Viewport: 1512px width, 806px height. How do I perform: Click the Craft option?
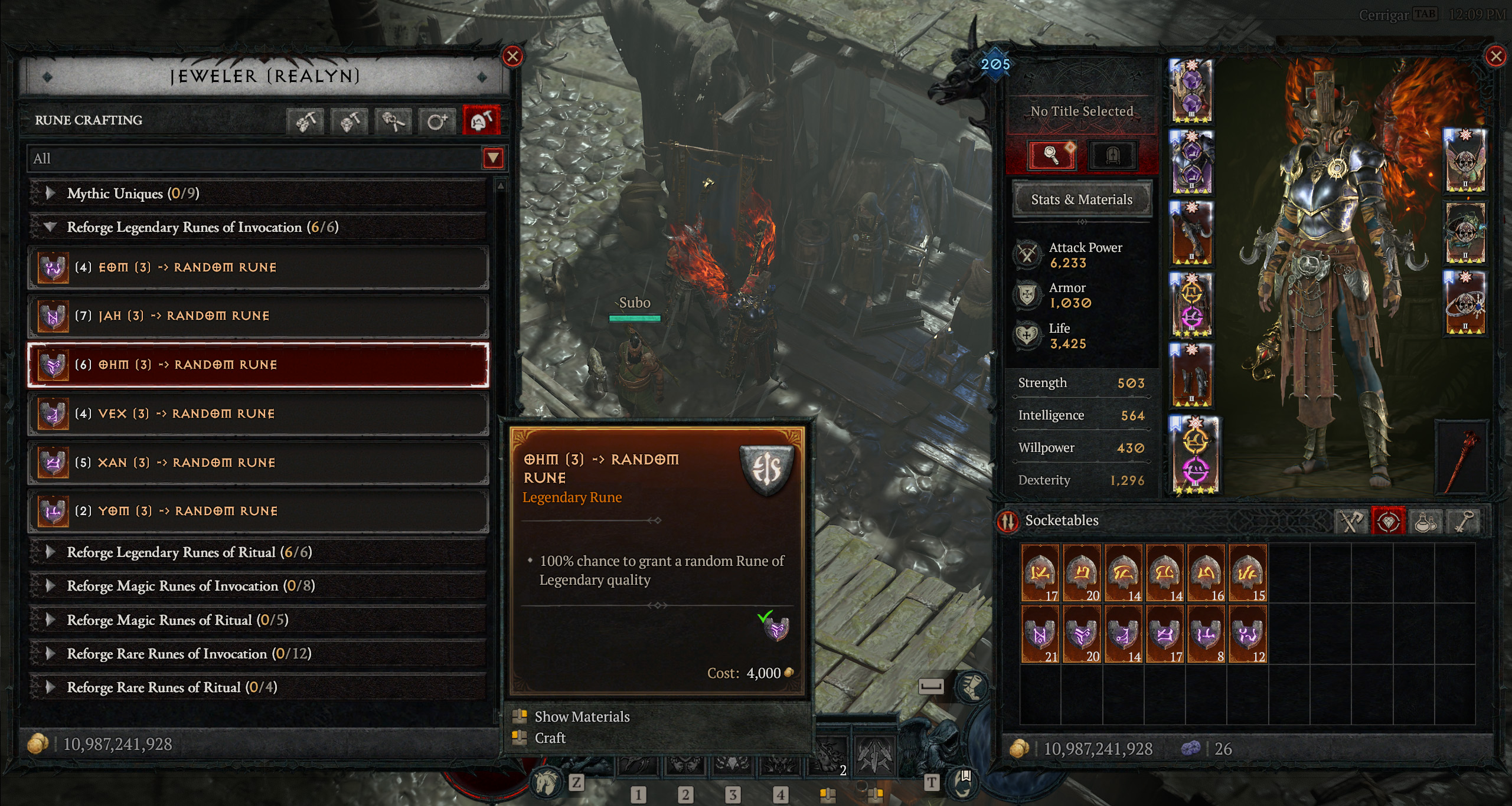pos(550,738)
